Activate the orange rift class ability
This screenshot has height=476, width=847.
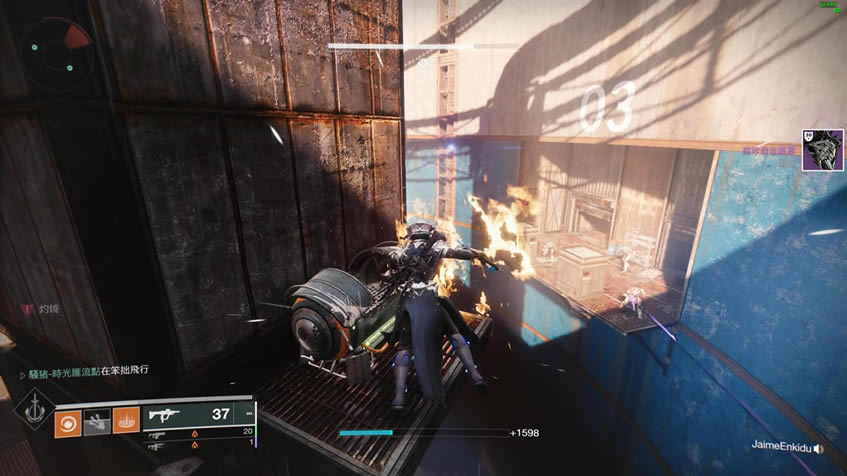click(x=126, y=421)
